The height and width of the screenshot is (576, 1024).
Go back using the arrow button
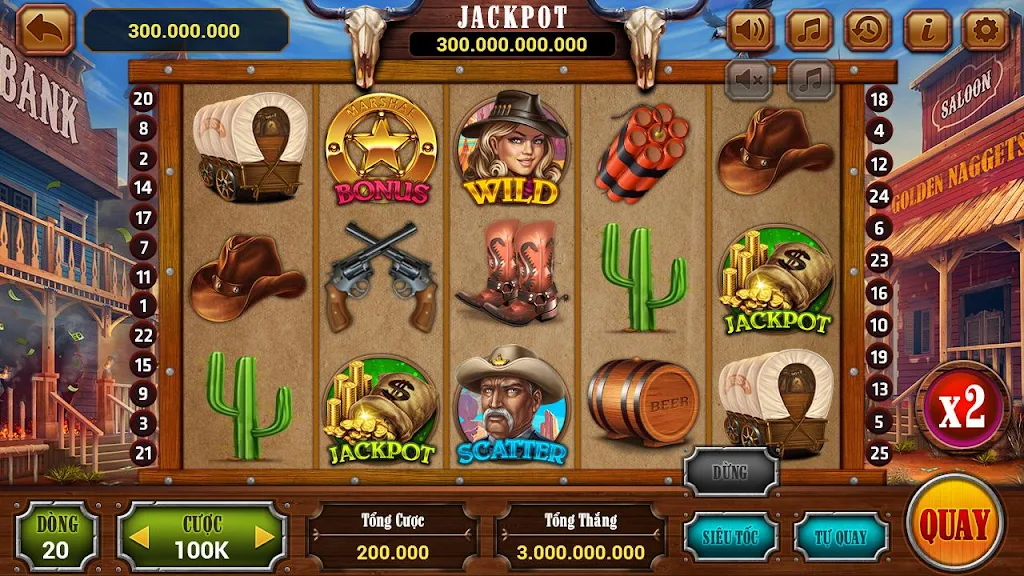pyautogui.click(x=45, y=30)
